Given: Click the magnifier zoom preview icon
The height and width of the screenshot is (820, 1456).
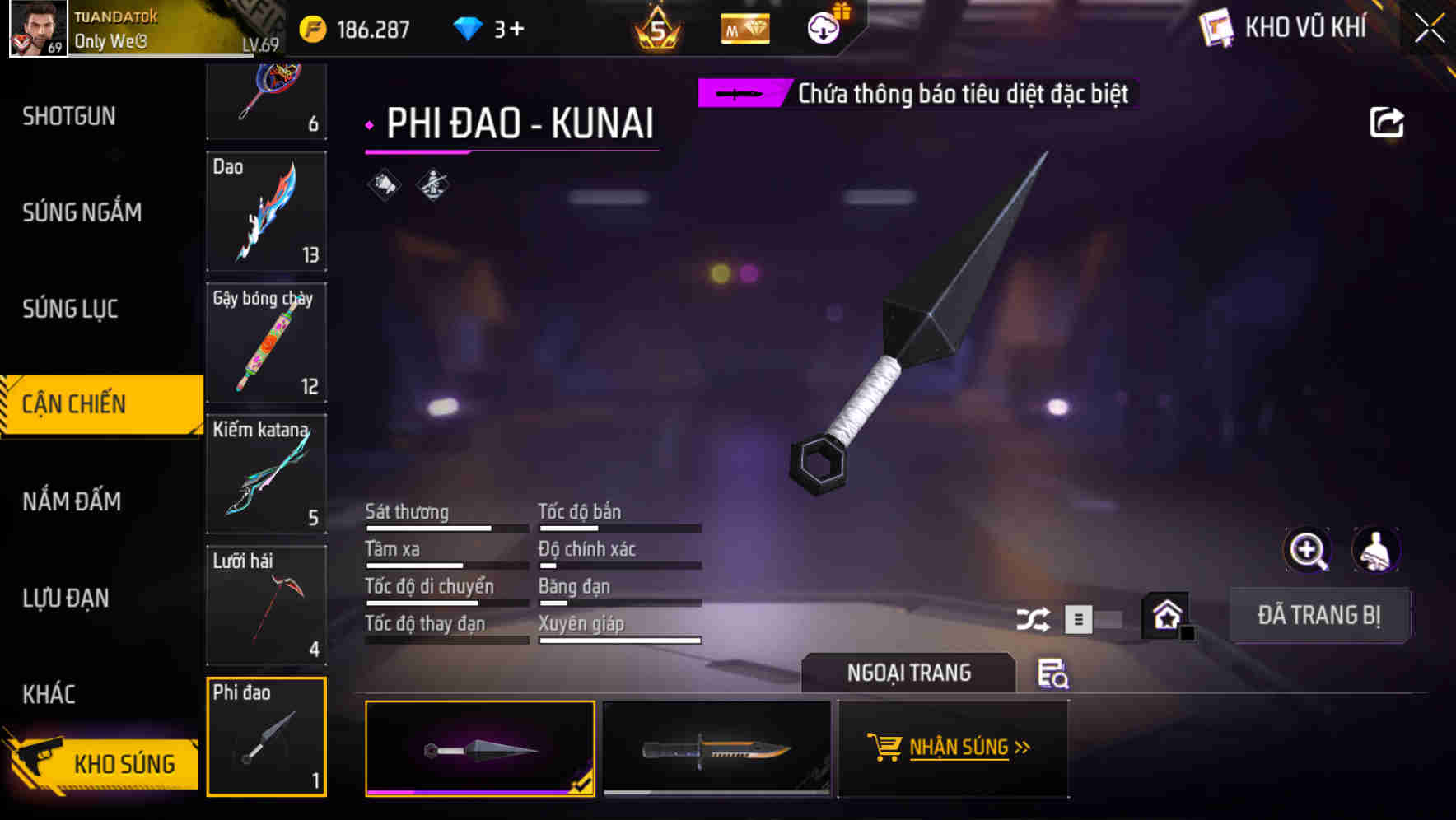Looking at the screenshot, I should tap(1309, 550).
